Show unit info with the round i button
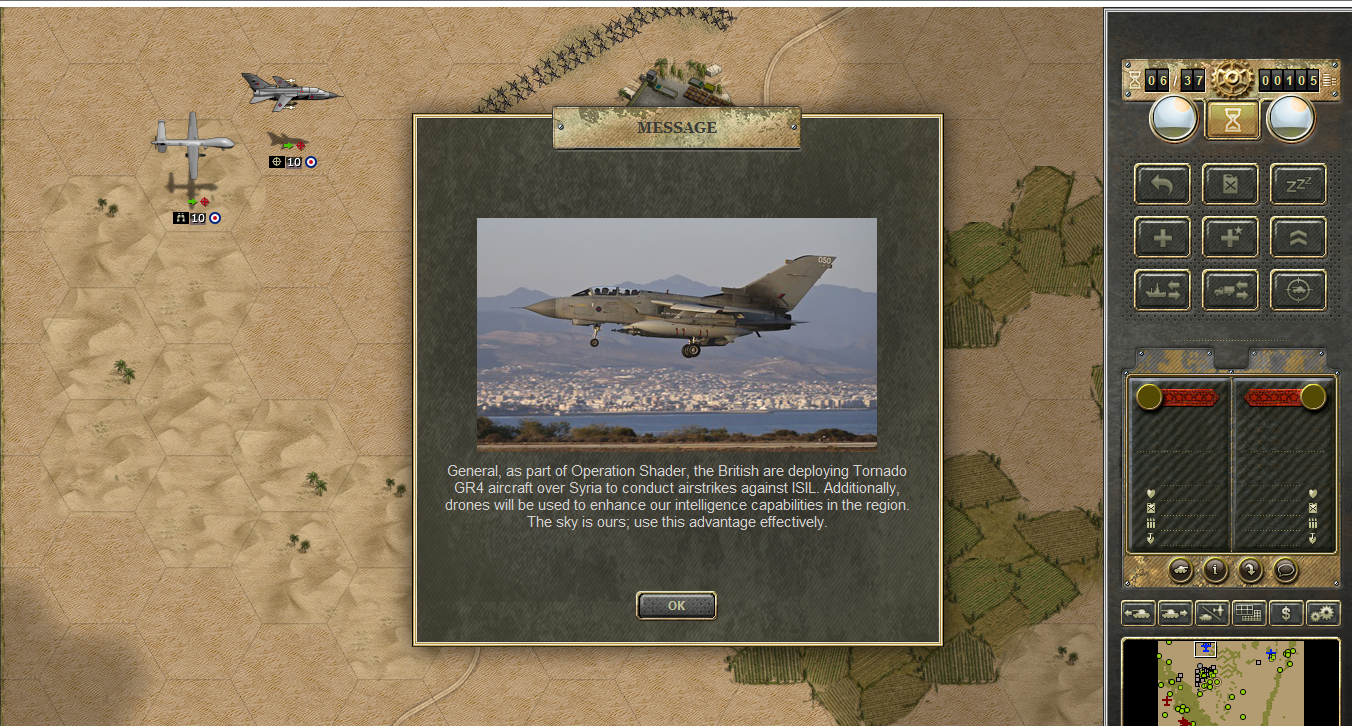The image size is (1352, 726). (x=1215, y=570)
